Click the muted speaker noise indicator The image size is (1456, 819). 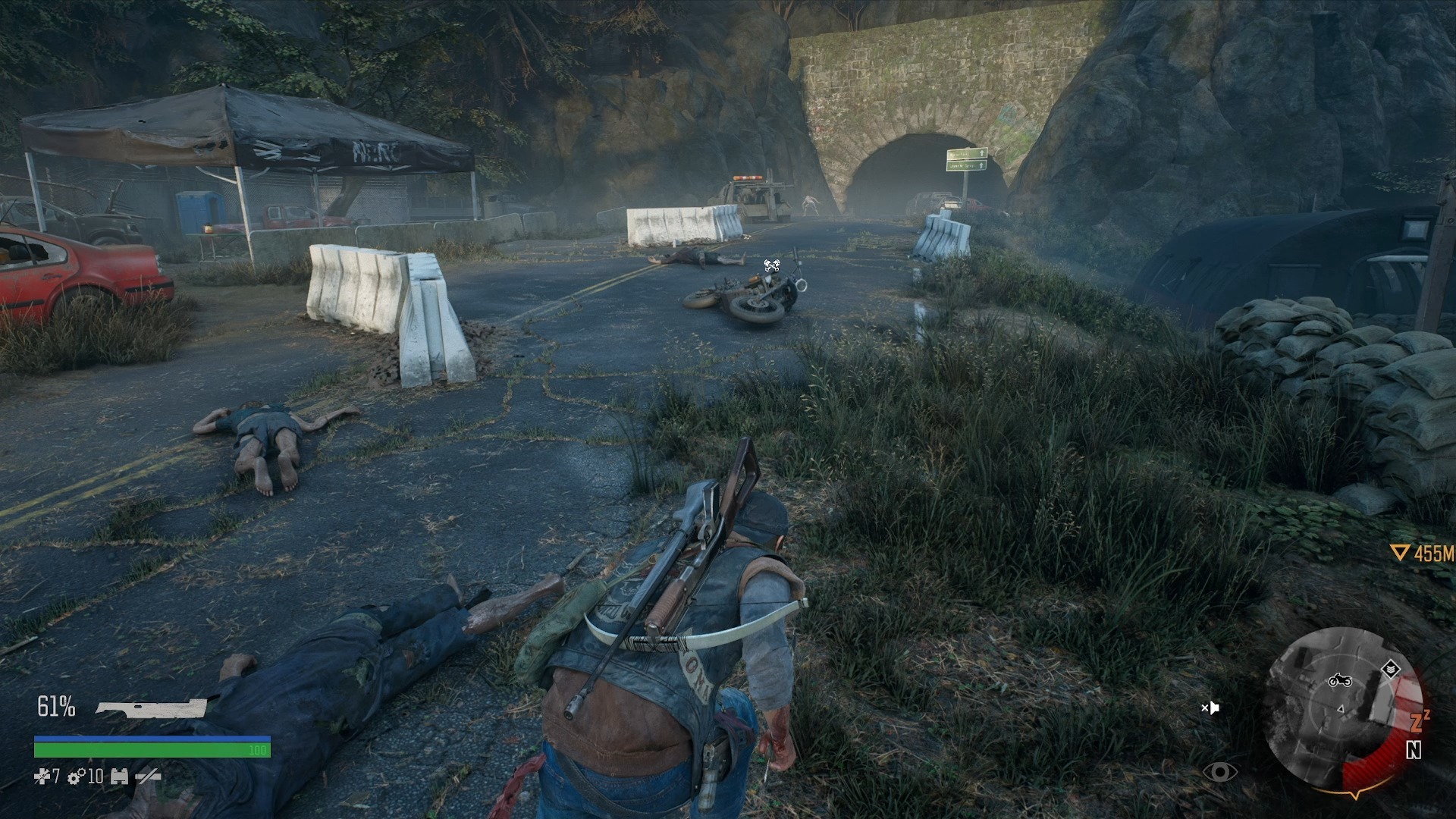1210,708
